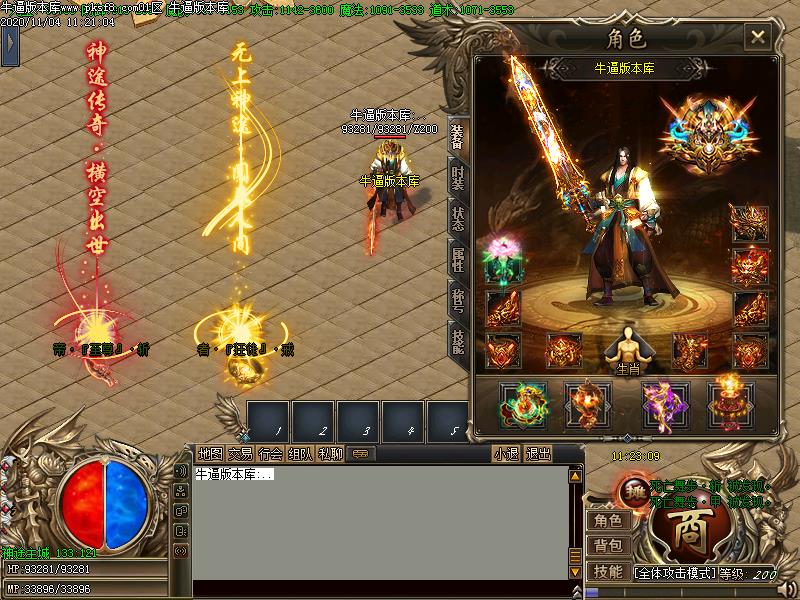Open the 行会 guild button
This screenshot has width=800, height=600.
tap(270, 454)
